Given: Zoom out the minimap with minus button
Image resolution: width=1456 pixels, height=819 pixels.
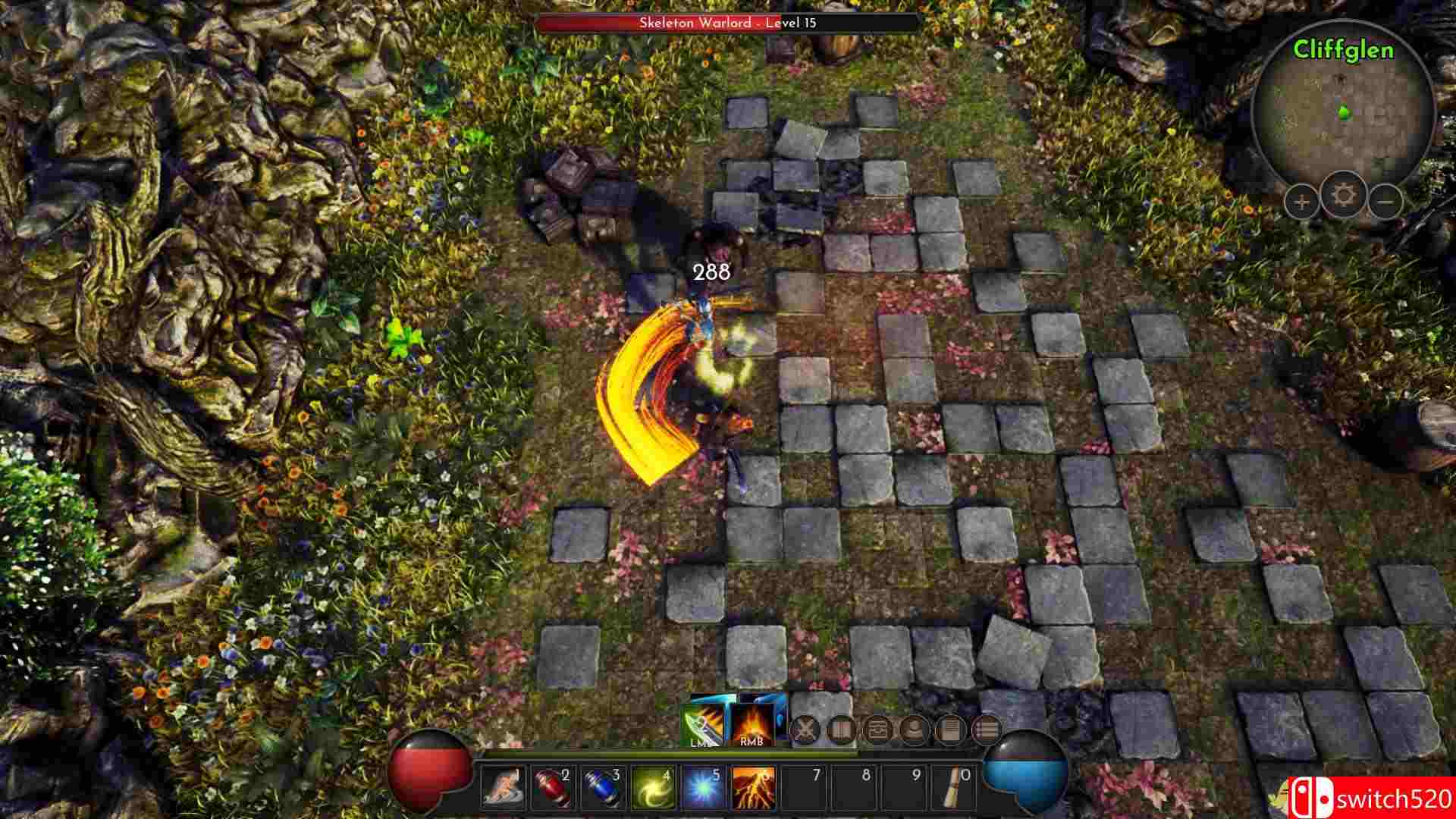Looking at the screenshot, I should click(1387, 202).
